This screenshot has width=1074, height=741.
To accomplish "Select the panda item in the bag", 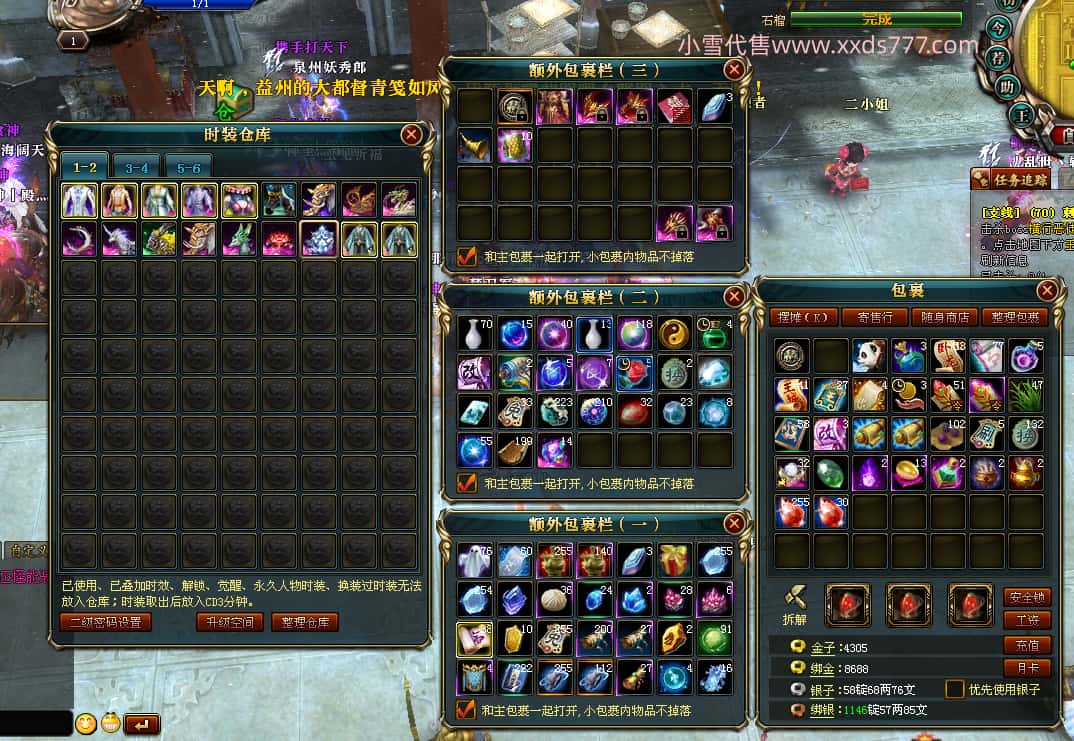I will (870, 355).
